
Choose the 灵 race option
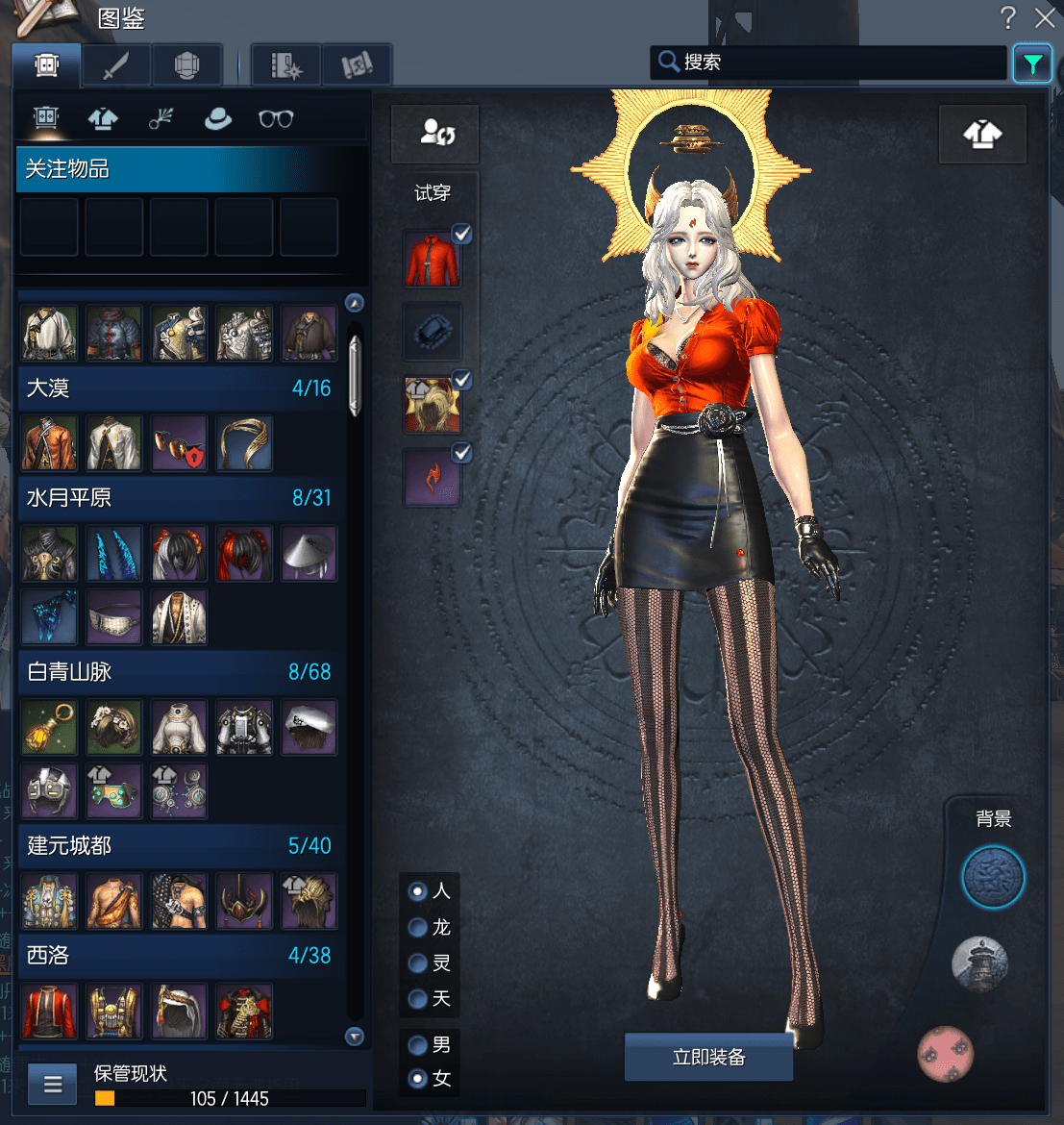click(418, 962)
